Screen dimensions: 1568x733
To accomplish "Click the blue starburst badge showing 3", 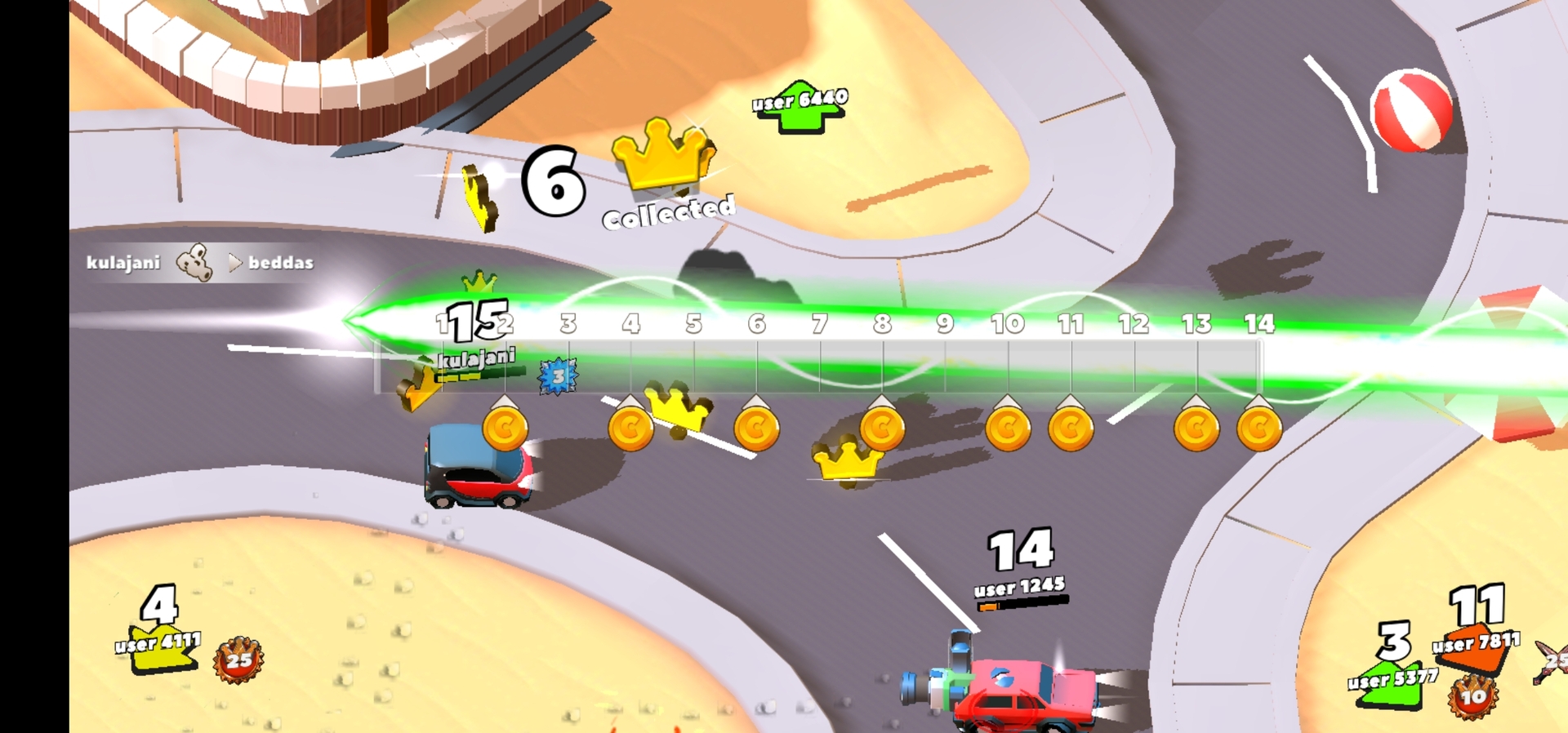I will pos(559,375).
